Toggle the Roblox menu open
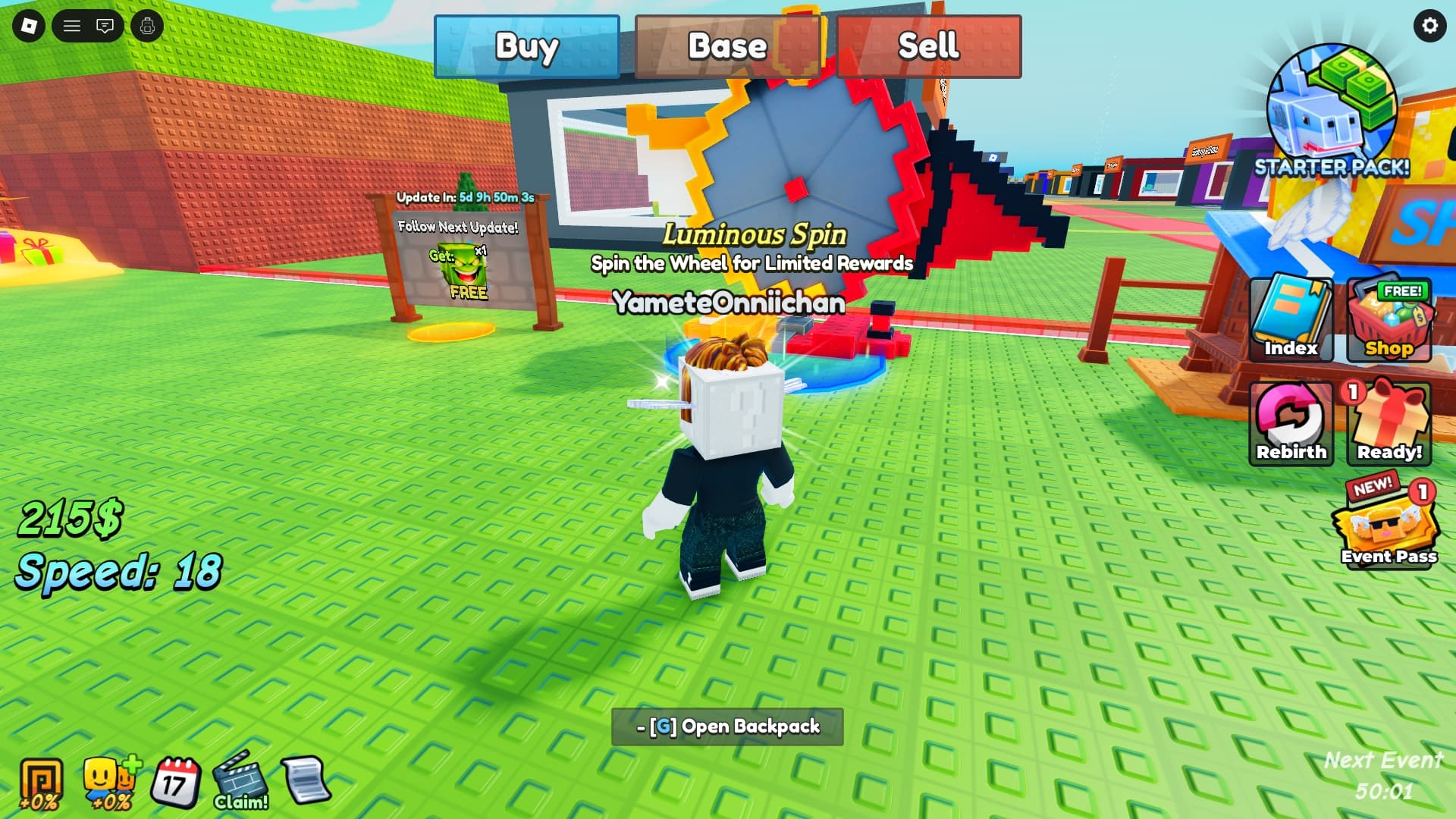Viewport: 1456px width, 819px height. tap(72, 25)
